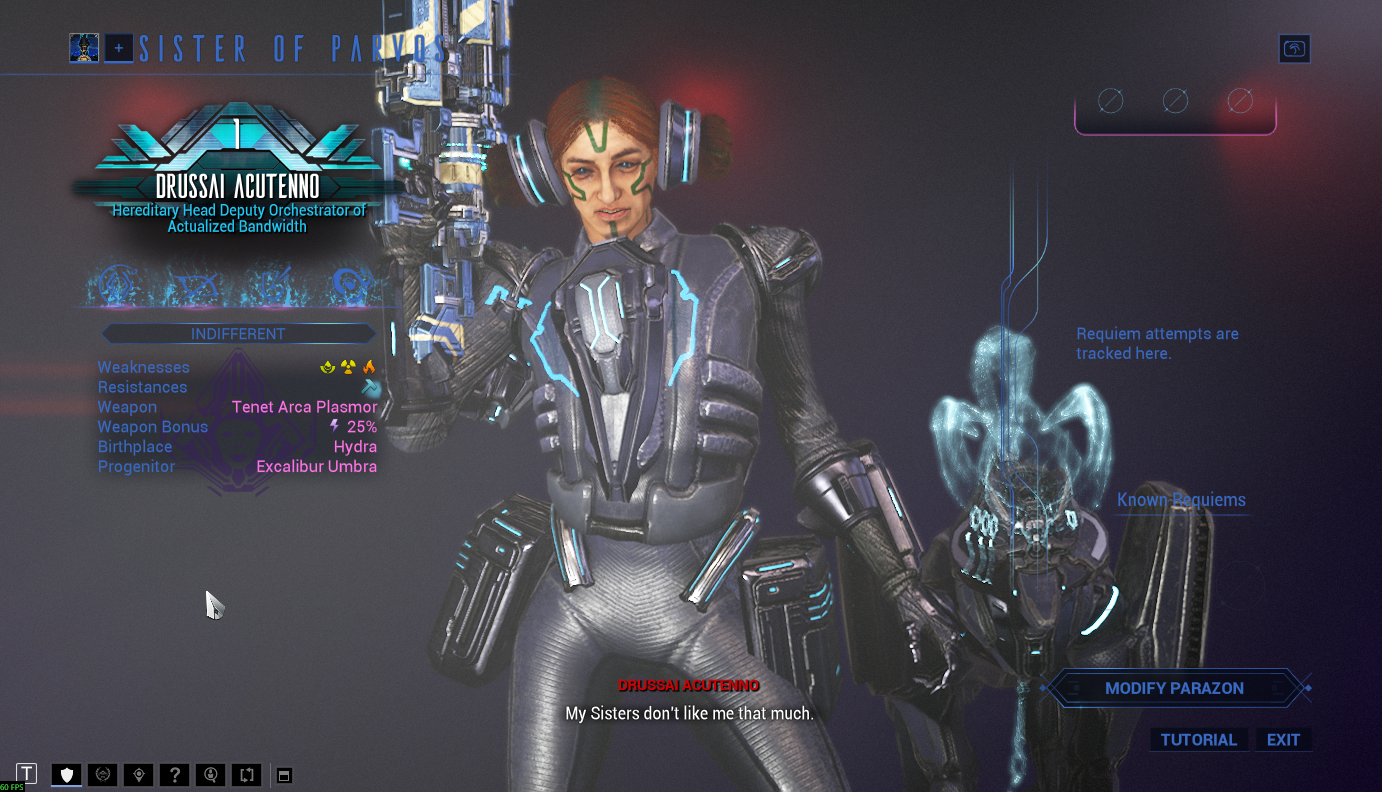The image size is (1382, 792).
Task: Open the Modify Parazon screen
Action: pyautogui.click(x=1174, y=688)
